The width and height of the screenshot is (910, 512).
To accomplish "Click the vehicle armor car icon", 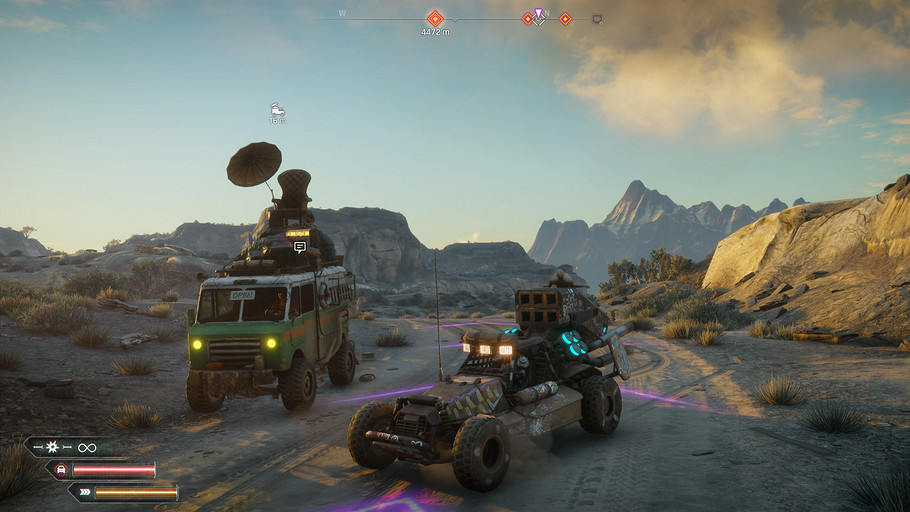I will point(61,470).
